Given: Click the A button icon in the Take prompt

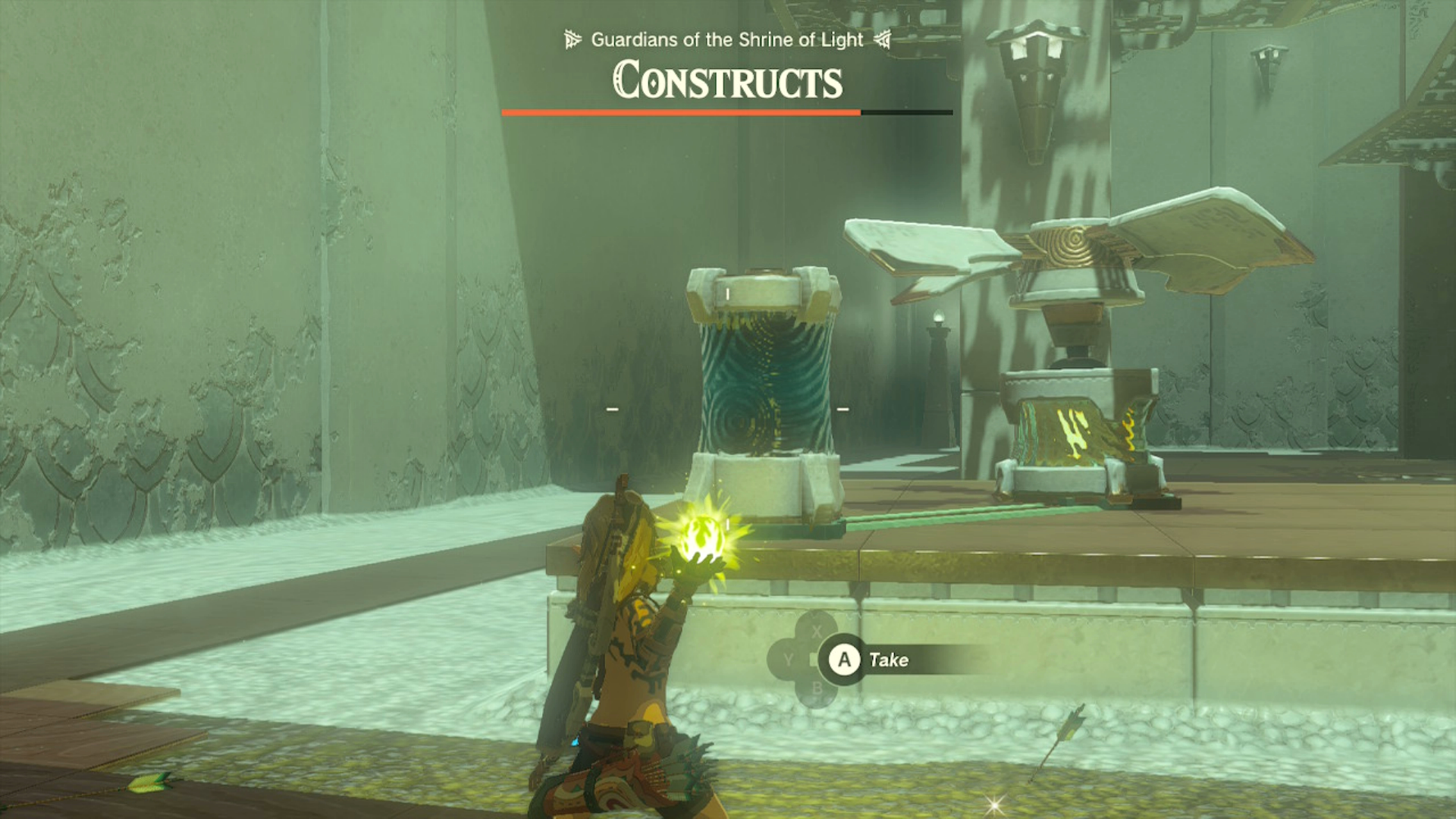Looking at the screenshot, I should 845,659.
